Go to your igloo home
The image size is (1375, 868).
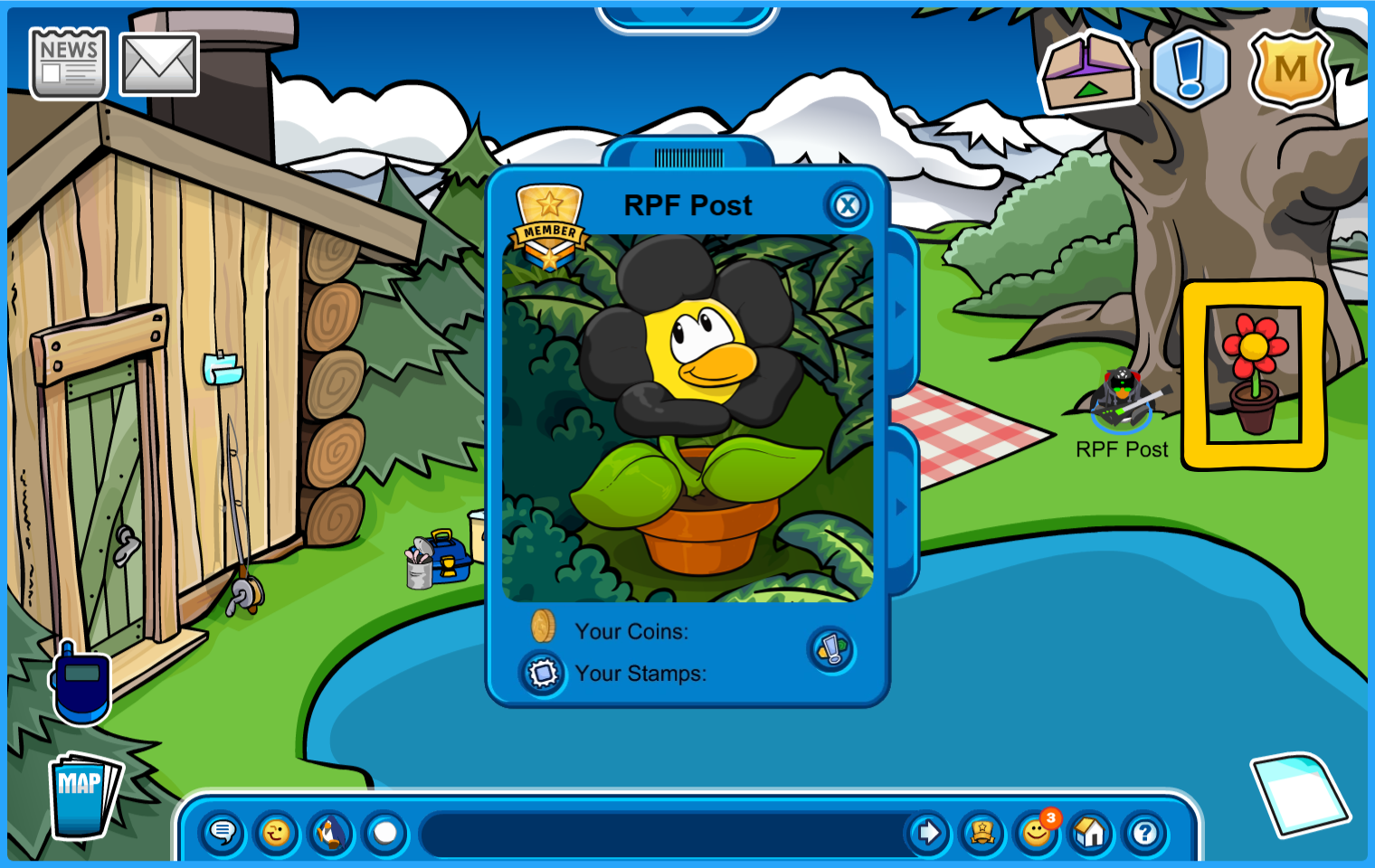(1090, 832)
